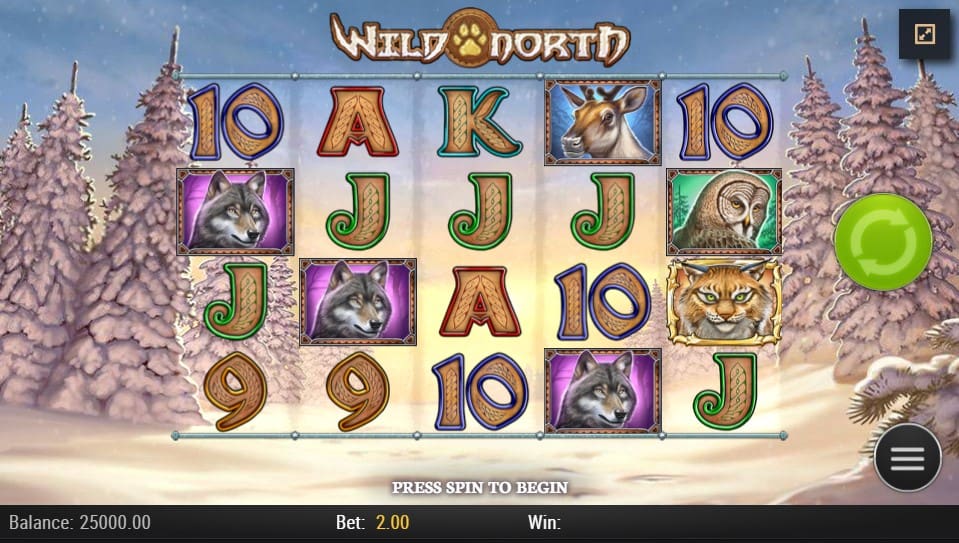Spin the reels with the green button
The image size is (959, 543).
coord(883,242)
